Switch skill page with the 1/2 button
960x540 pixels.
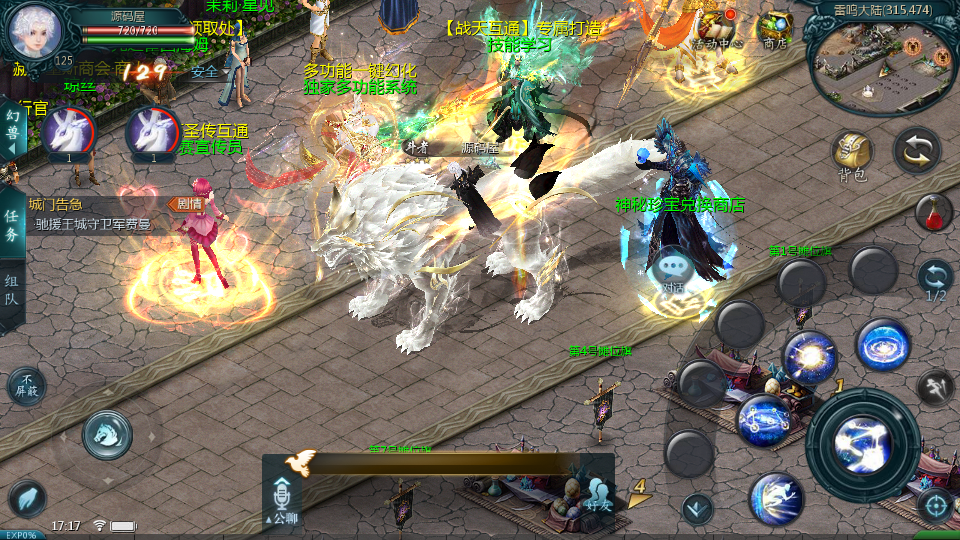tap(935, 280)
